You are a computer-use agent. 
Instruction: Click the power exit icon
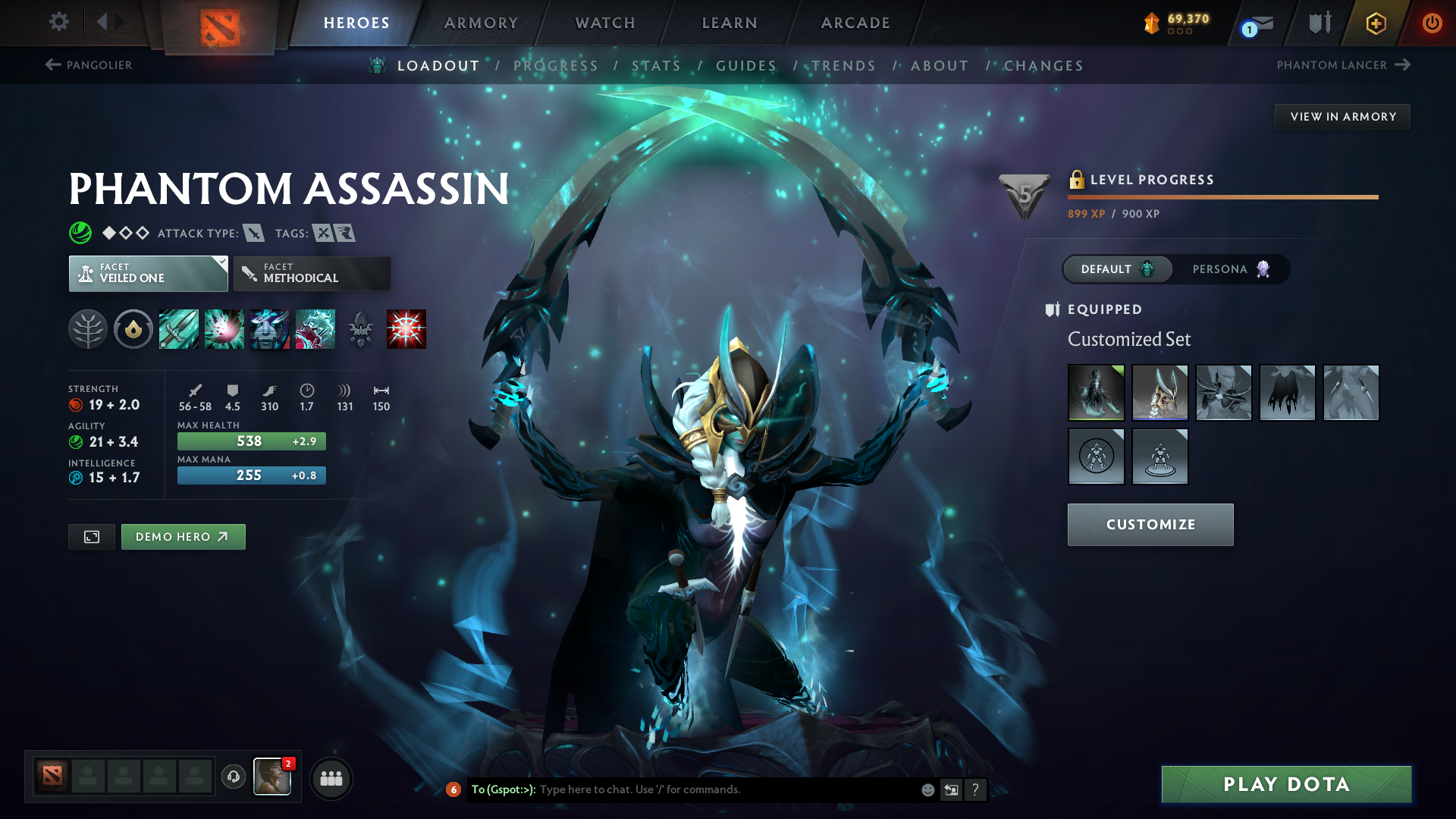[x=1433, y=23]
